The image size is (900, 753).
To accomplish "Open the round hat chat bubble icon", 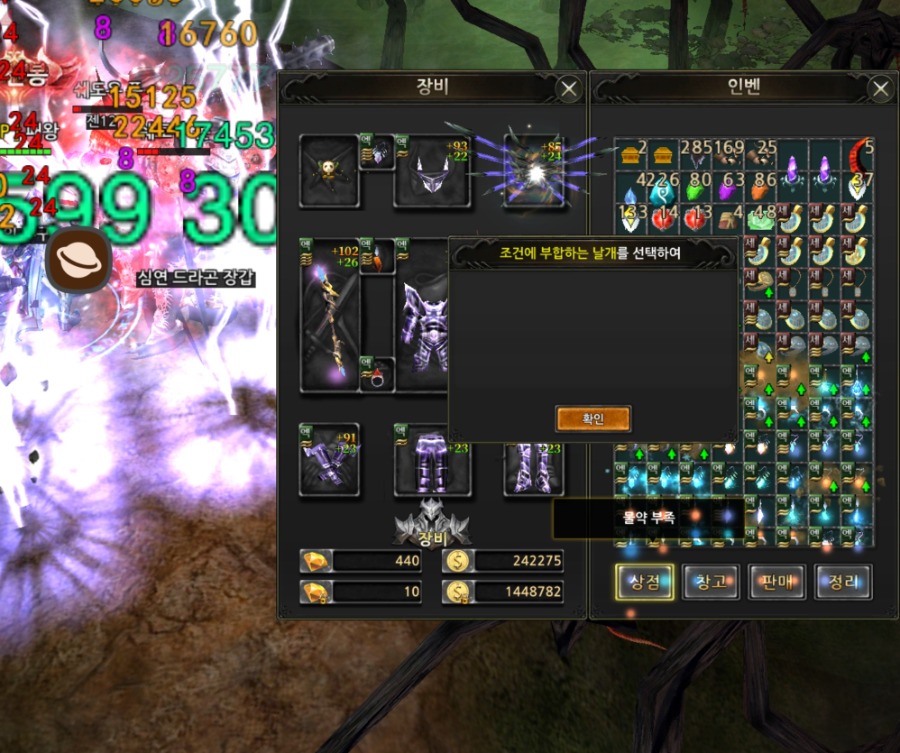I will (77, 260).
